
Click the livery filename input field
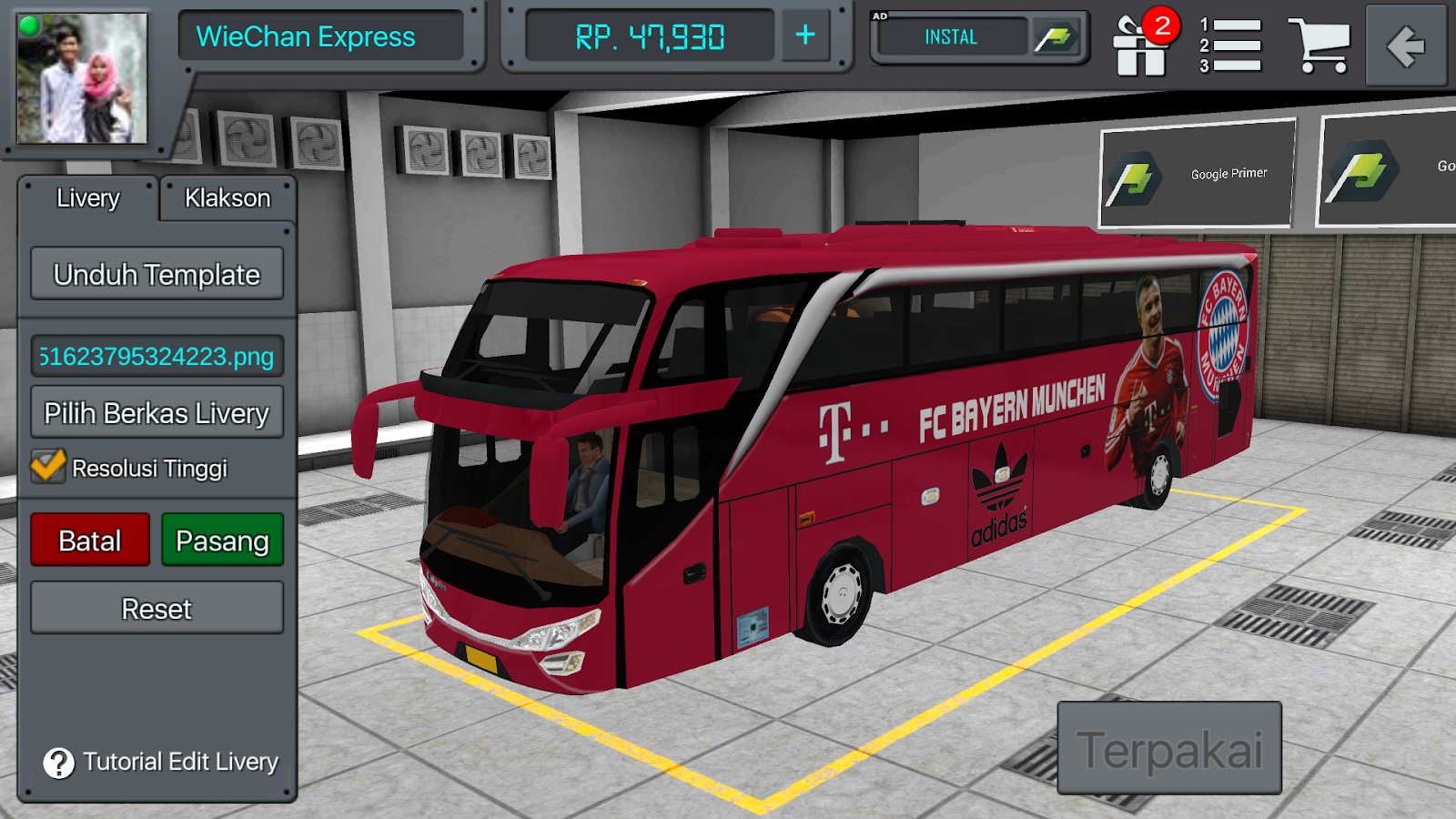coord(157,356)
